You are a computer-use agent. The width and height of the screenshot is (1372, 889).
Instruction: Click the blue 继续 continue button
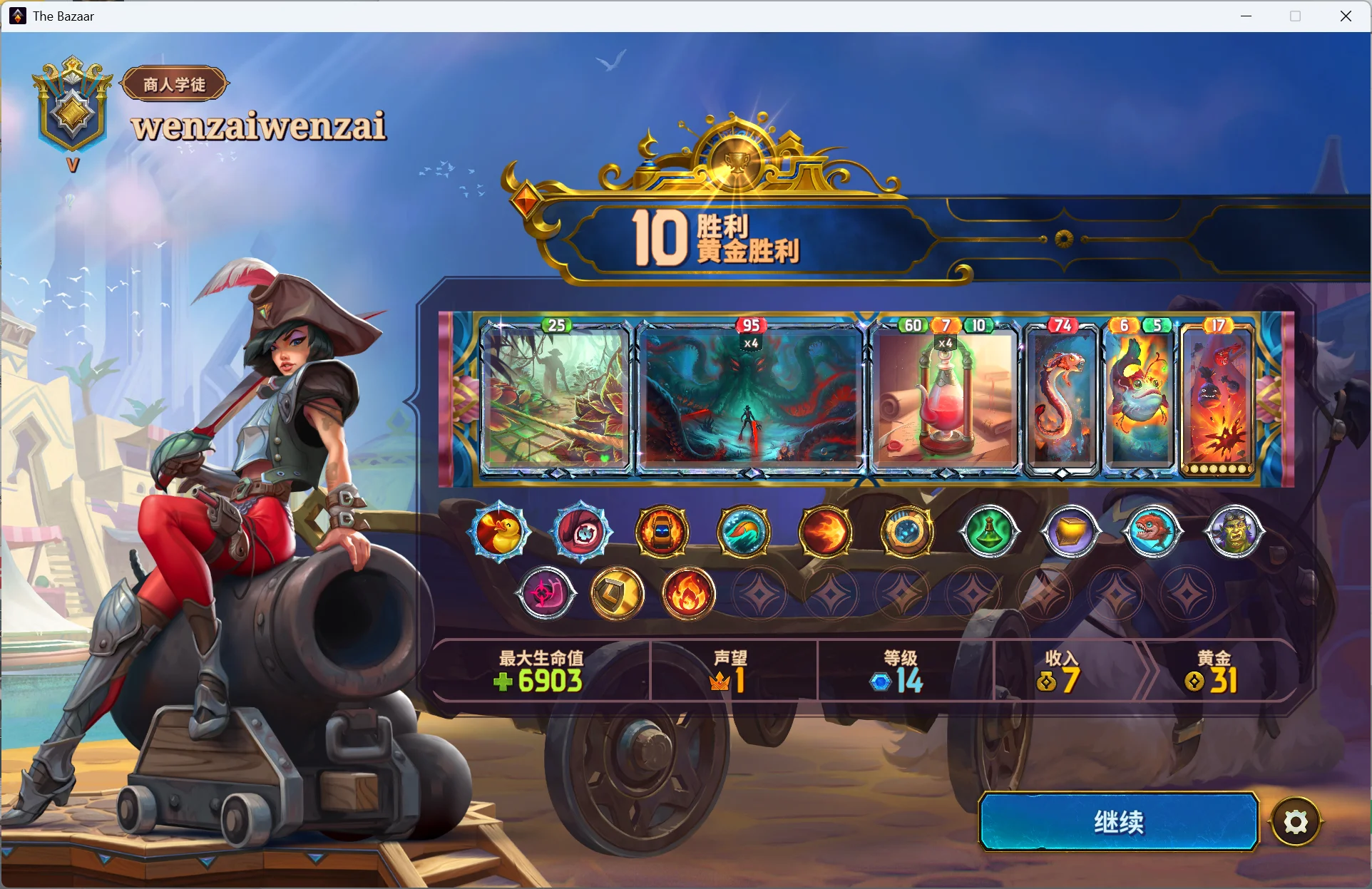[x=1118, y=822]
